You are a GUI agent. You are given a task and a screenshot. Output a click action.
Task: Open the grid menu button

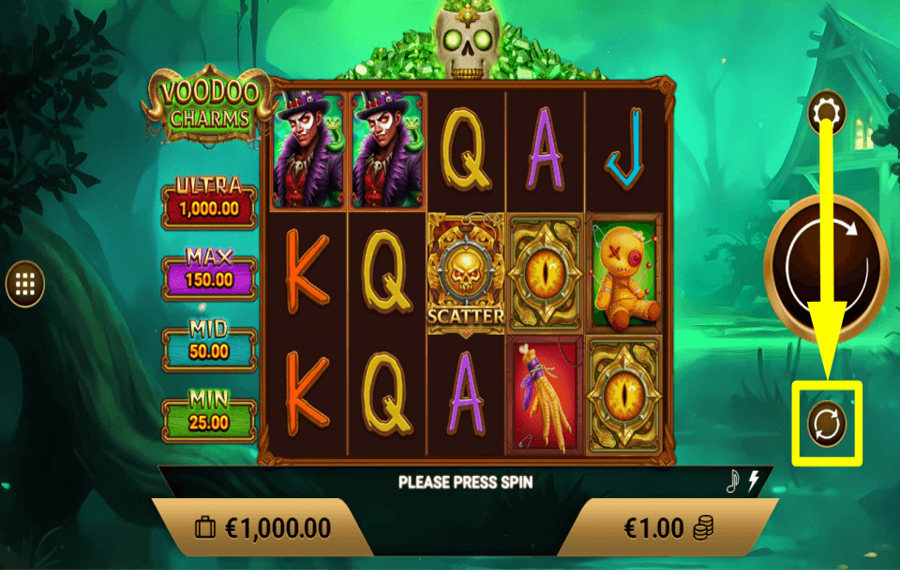coord(25,285)
